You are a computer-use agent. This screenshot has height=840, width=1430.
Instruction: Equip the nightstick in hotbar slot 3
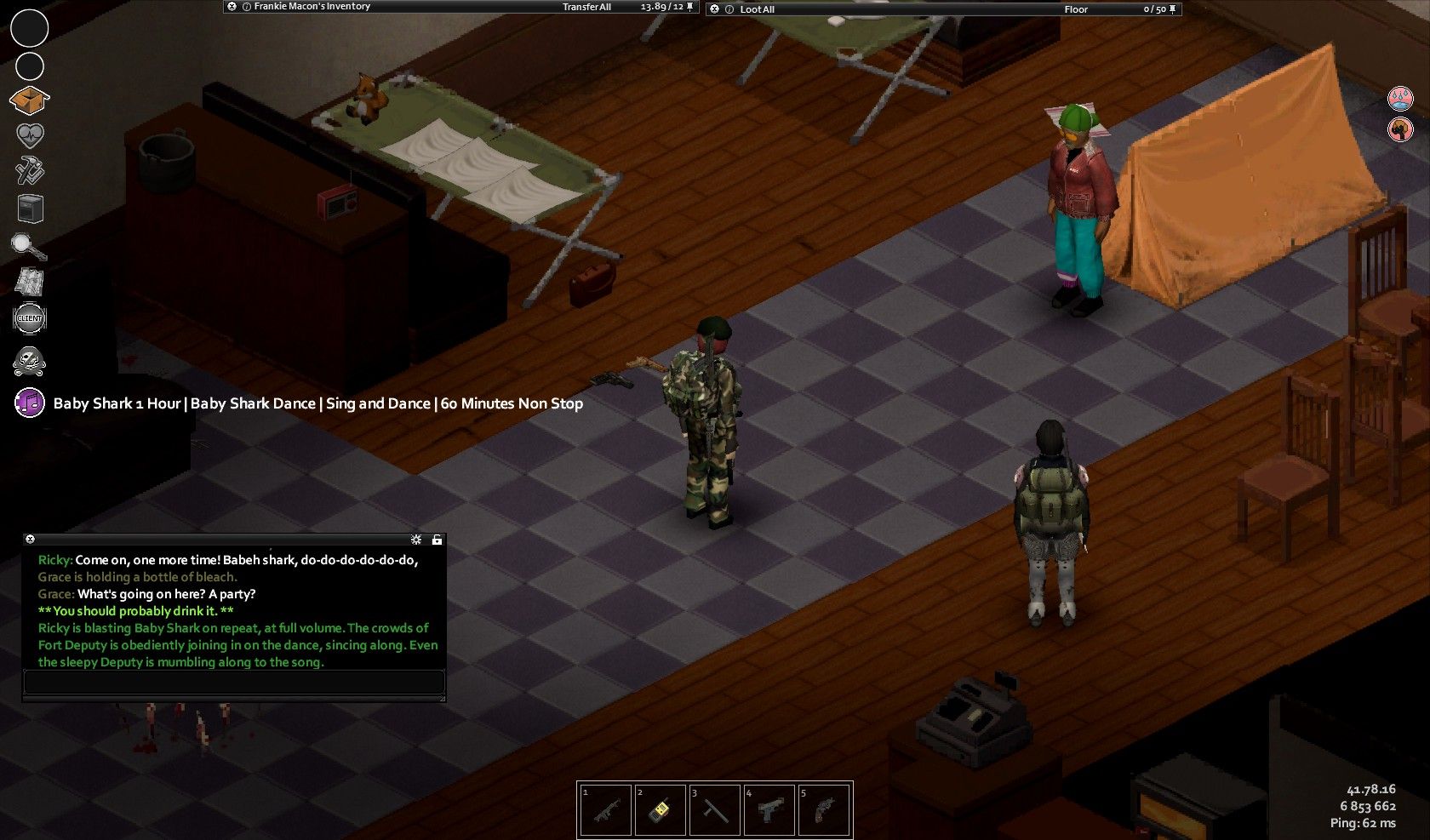click(x=715, y=810)
